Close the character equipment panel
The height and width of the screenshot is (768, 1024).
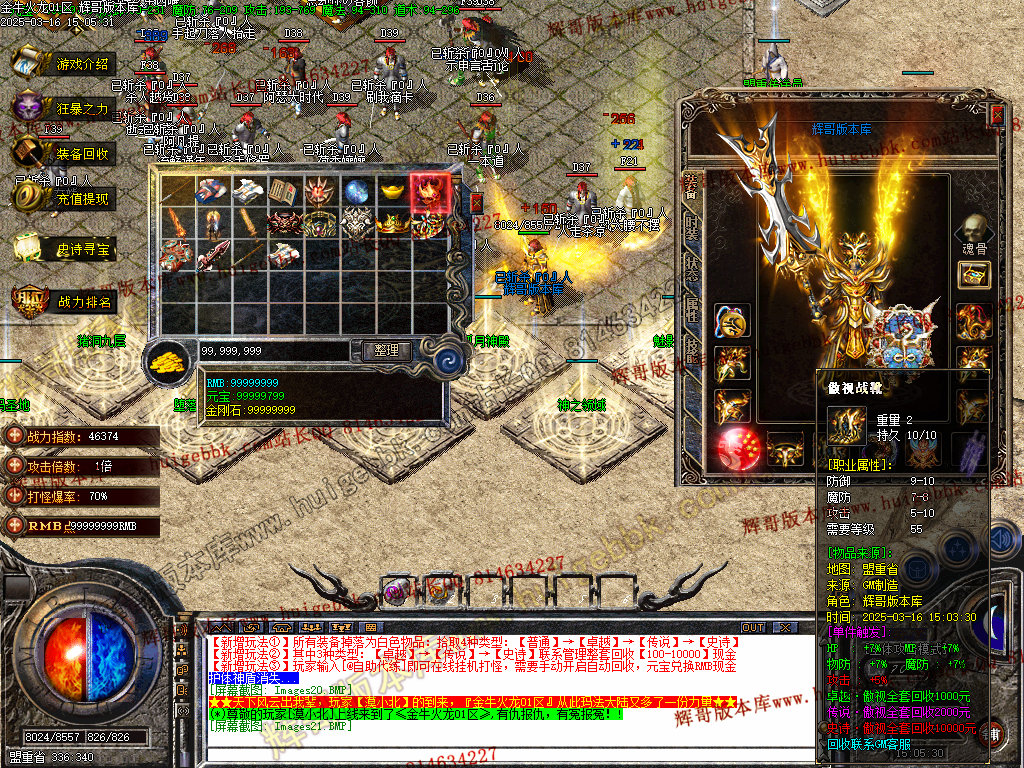pos(996,113)
